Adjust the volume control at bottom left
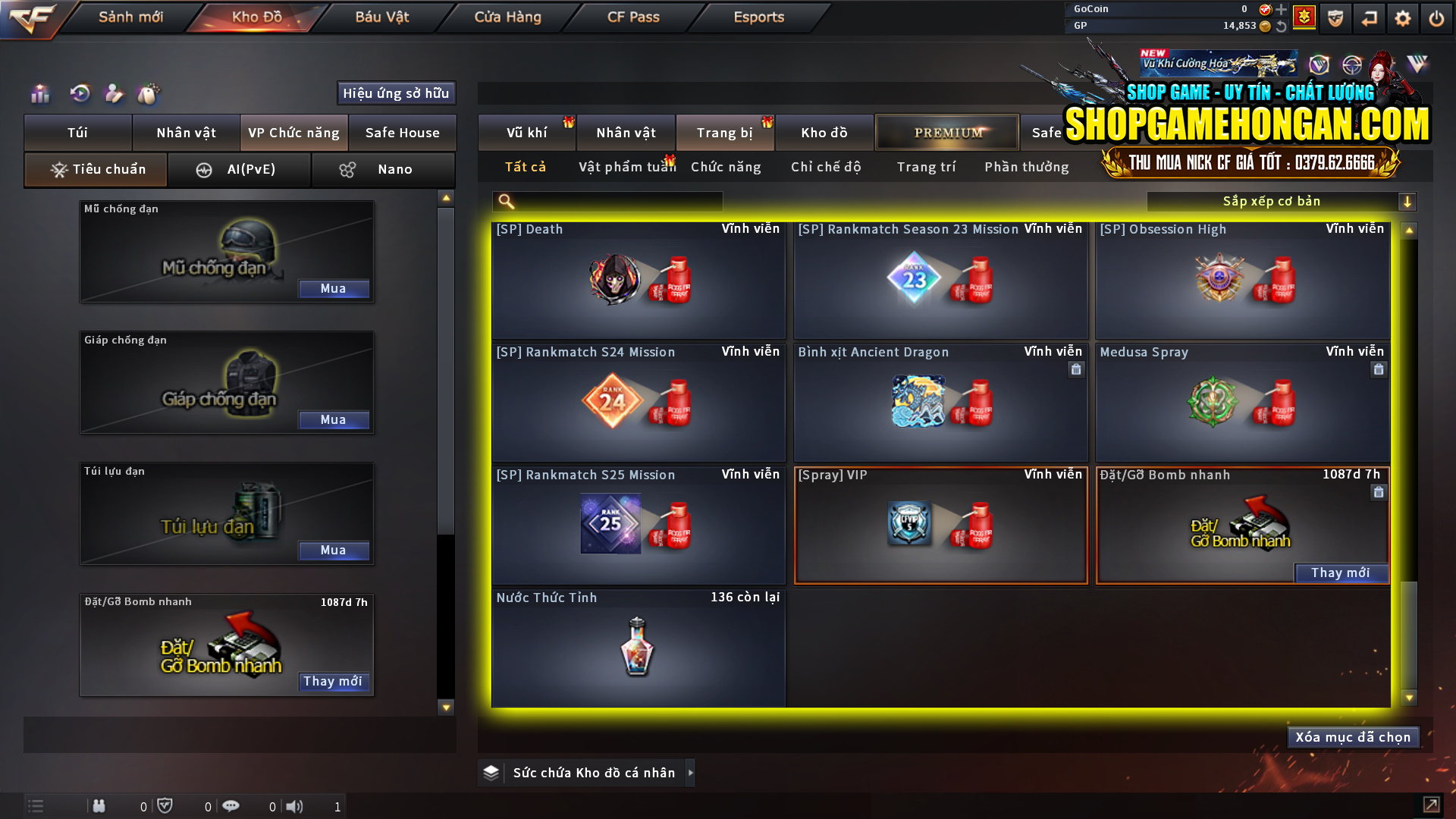The width and height of the screenshot is (1456, 819). click(x=295, y=806)
